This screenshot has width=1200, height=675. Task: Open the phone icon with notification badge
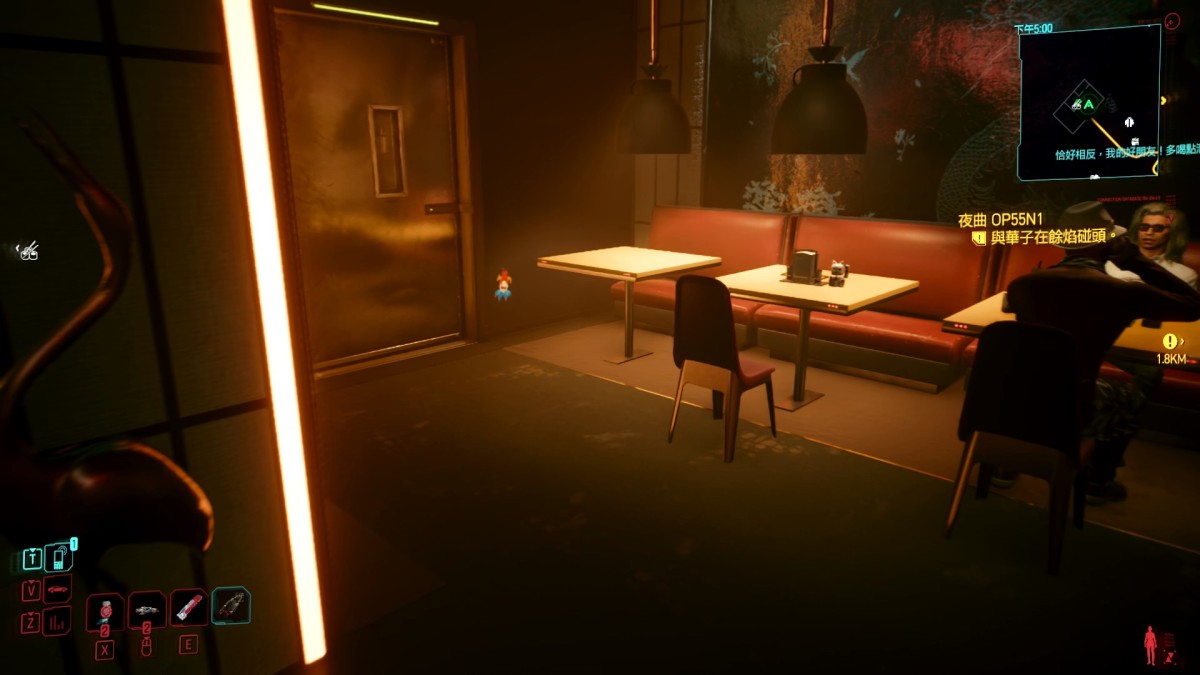click(58, 557)
